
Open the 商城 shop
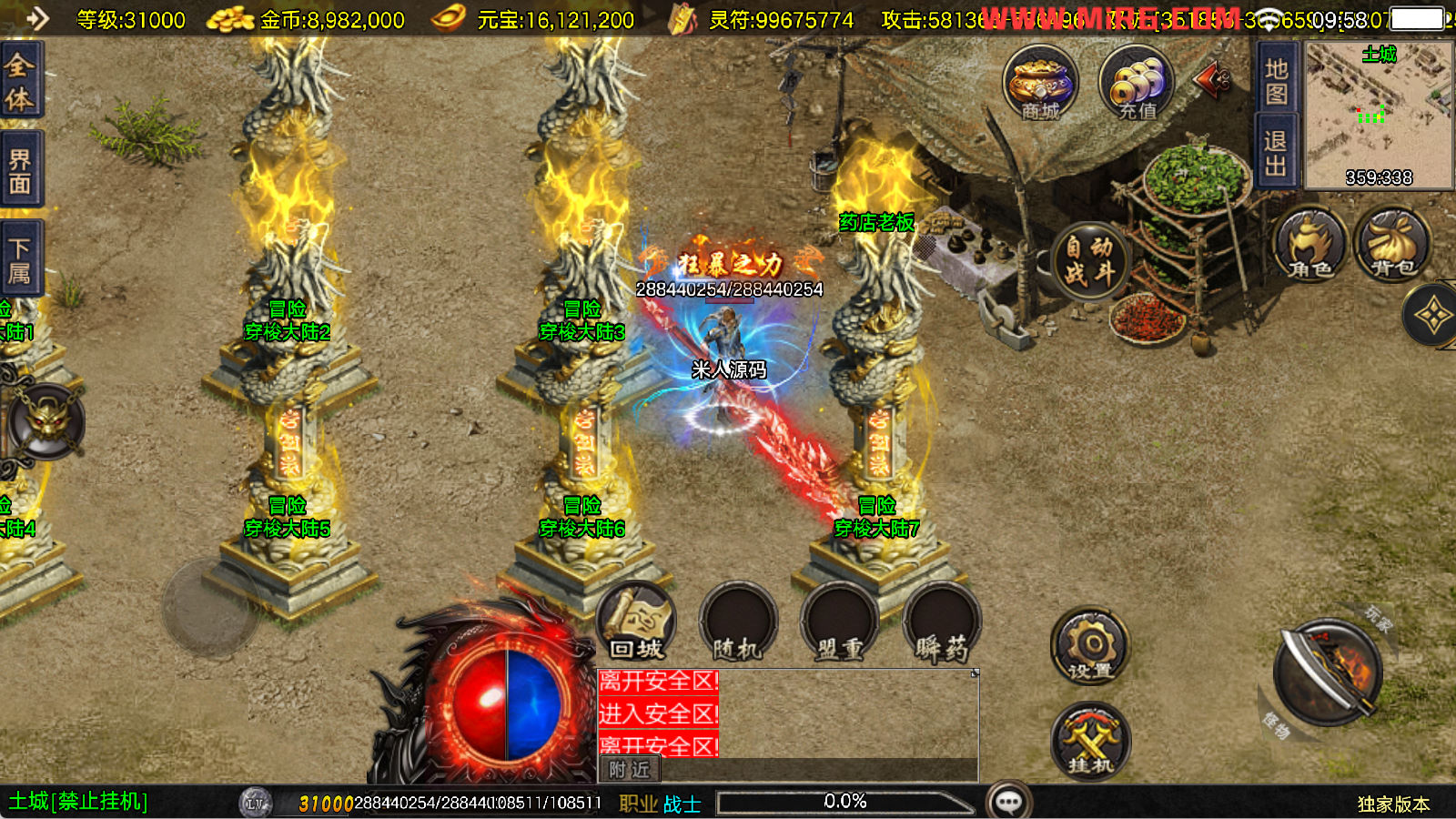pyautogui.click(x=1040, y=84)
